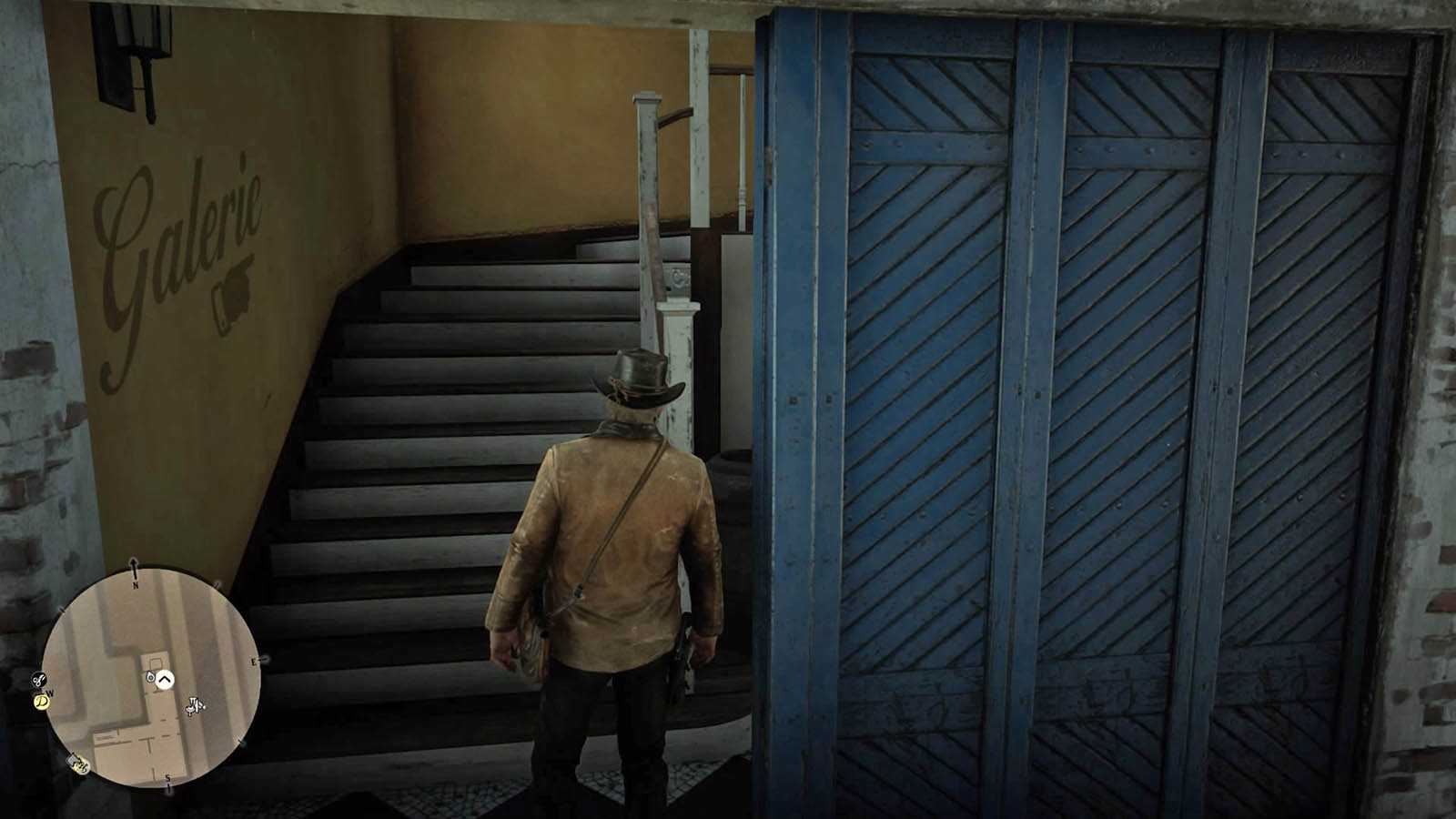Image resolution: width=1456 pixels, height=819 pixels.
Task: Click the yellow D mission marker
Action: pos(41,701)
